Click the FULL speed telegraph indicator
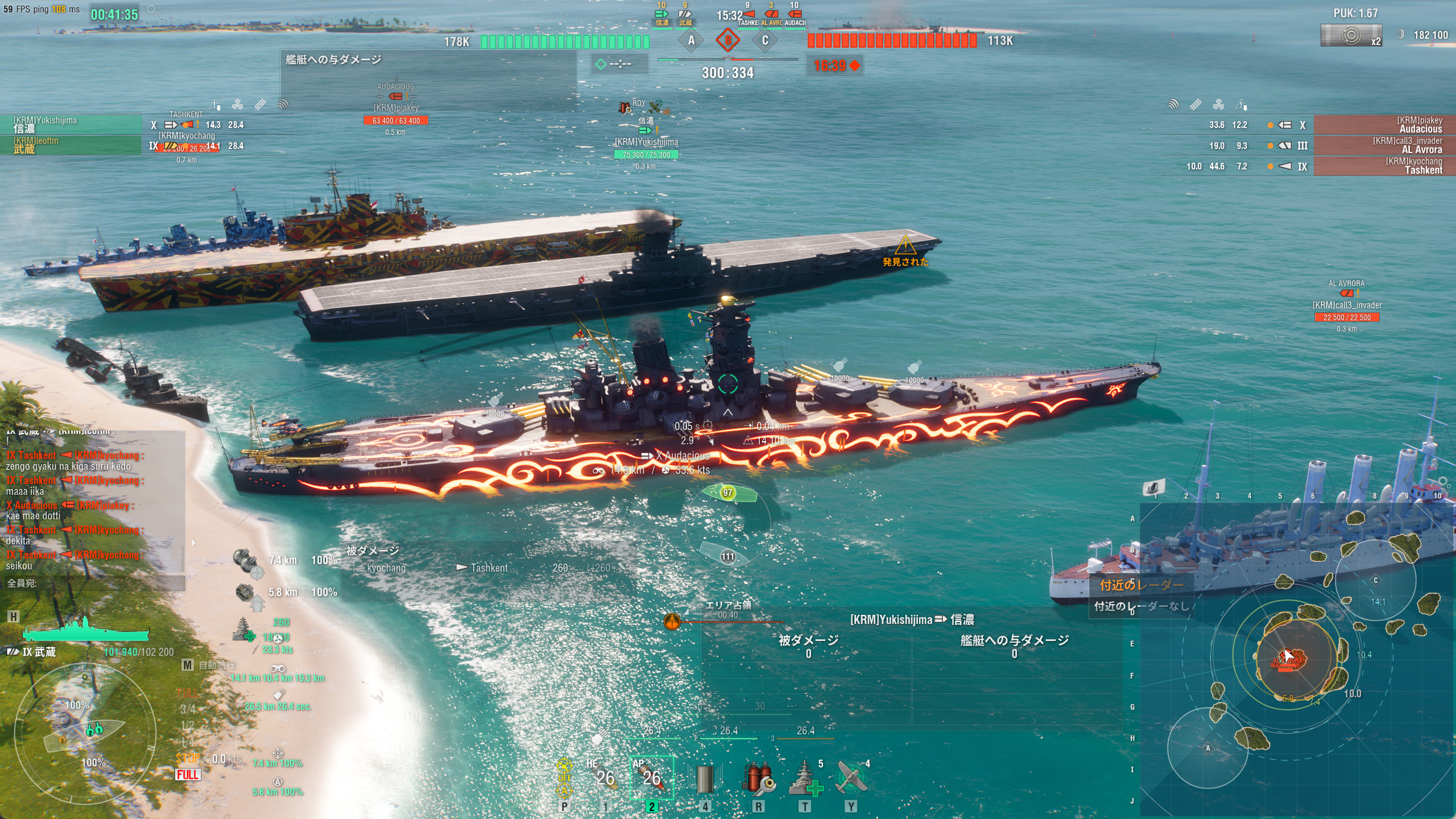The image size is (1456, 819). click(x=188, y=775)
